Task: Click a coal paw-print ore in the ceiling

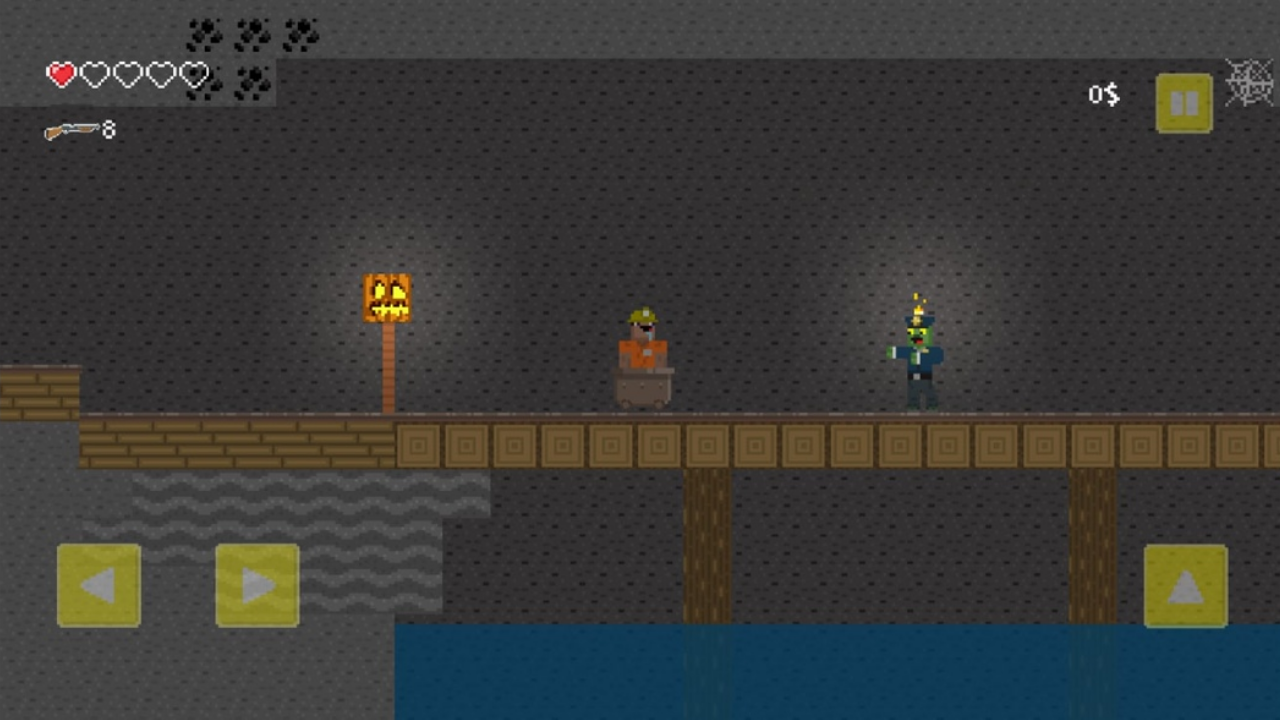Action: point(205,36)
